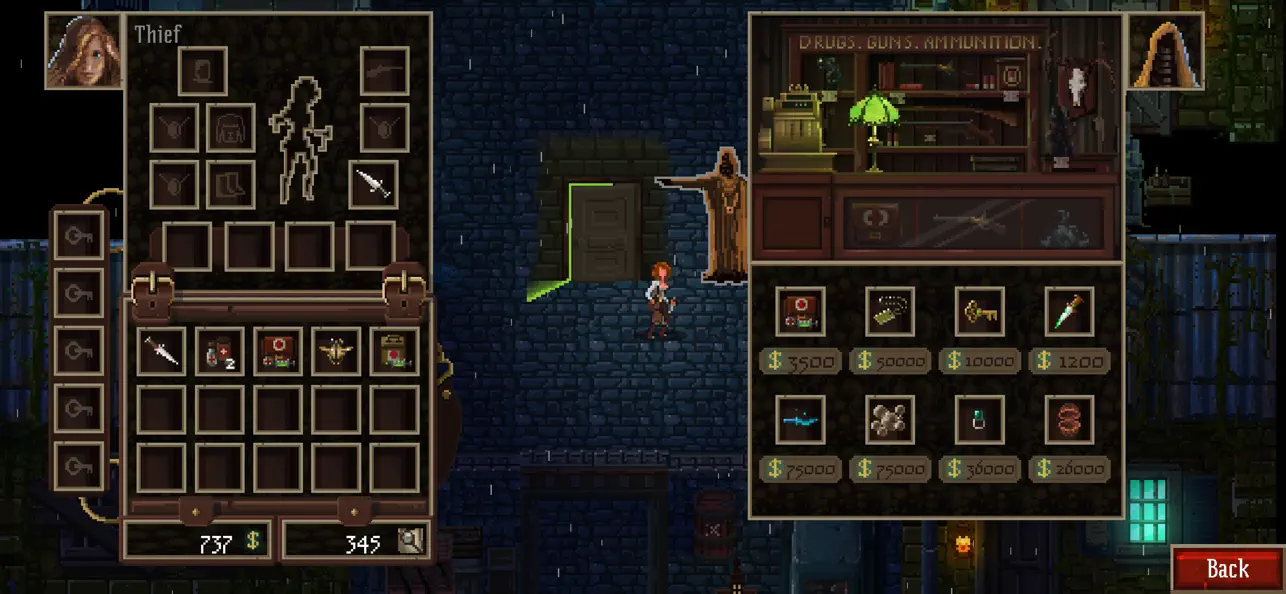Pick the stack of two medicine bottles
The height and width of the screenshot is (594, 1286).
(x=219, y=352)
